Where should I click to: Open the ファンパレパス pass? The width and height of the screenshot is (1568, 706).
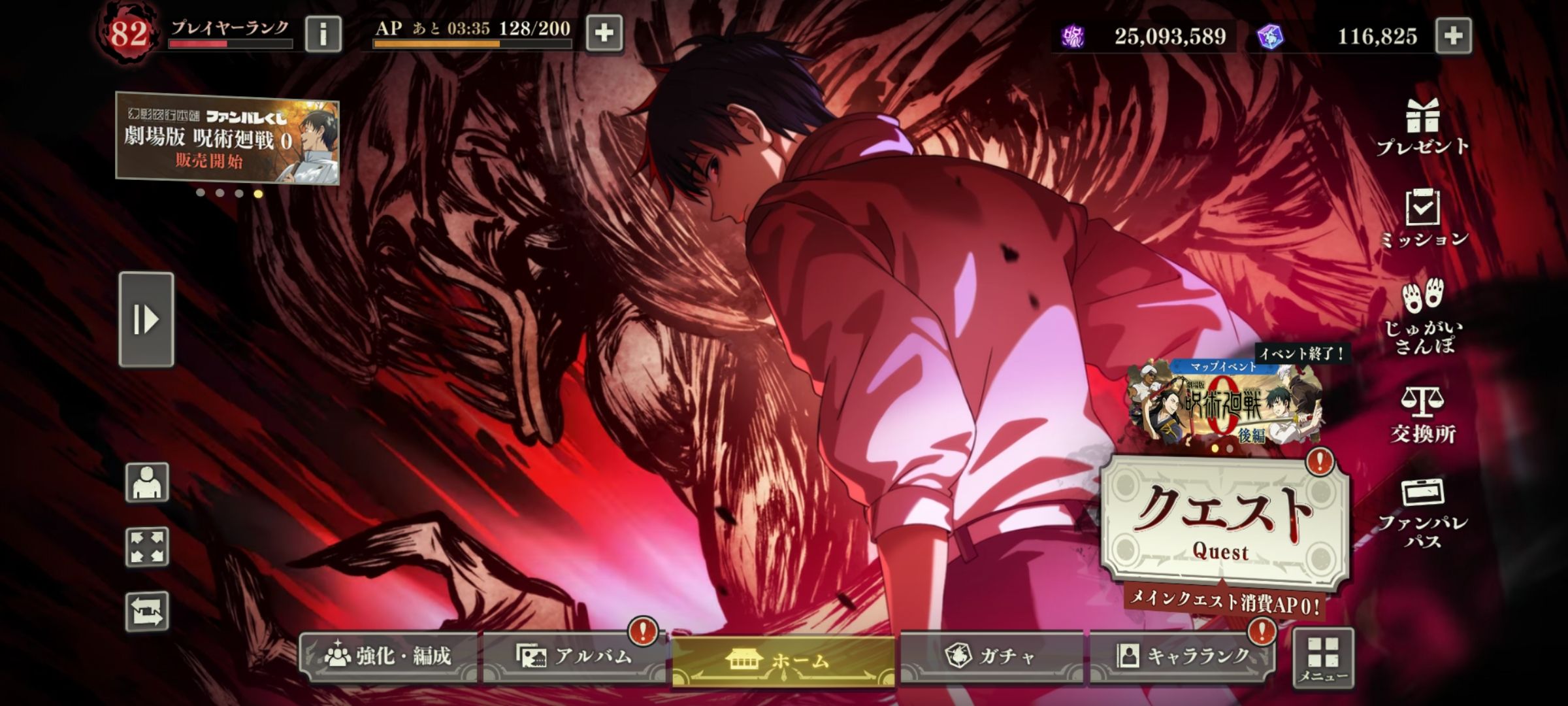[1422, 513]
